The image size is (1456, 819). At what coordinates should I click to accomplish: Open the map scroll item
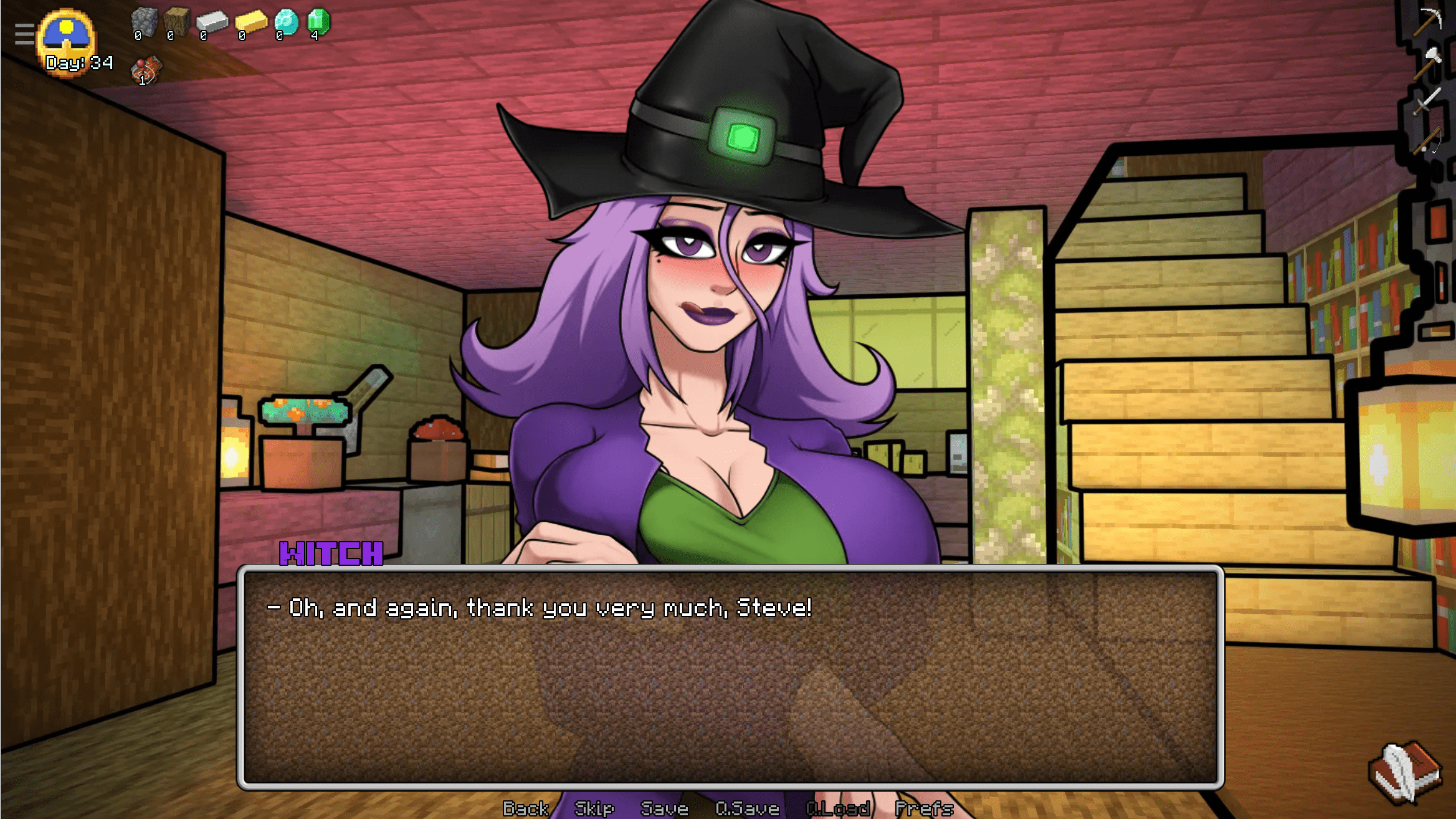pos(146,70)
